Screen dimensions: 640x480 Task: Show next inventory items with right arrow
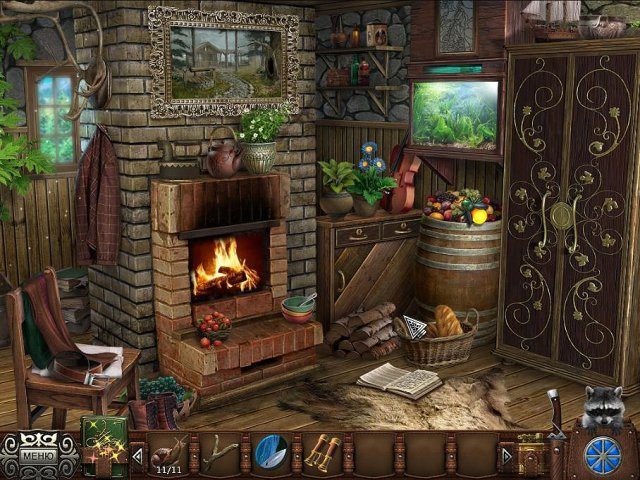pyautogui.click(x=507, y=456)
